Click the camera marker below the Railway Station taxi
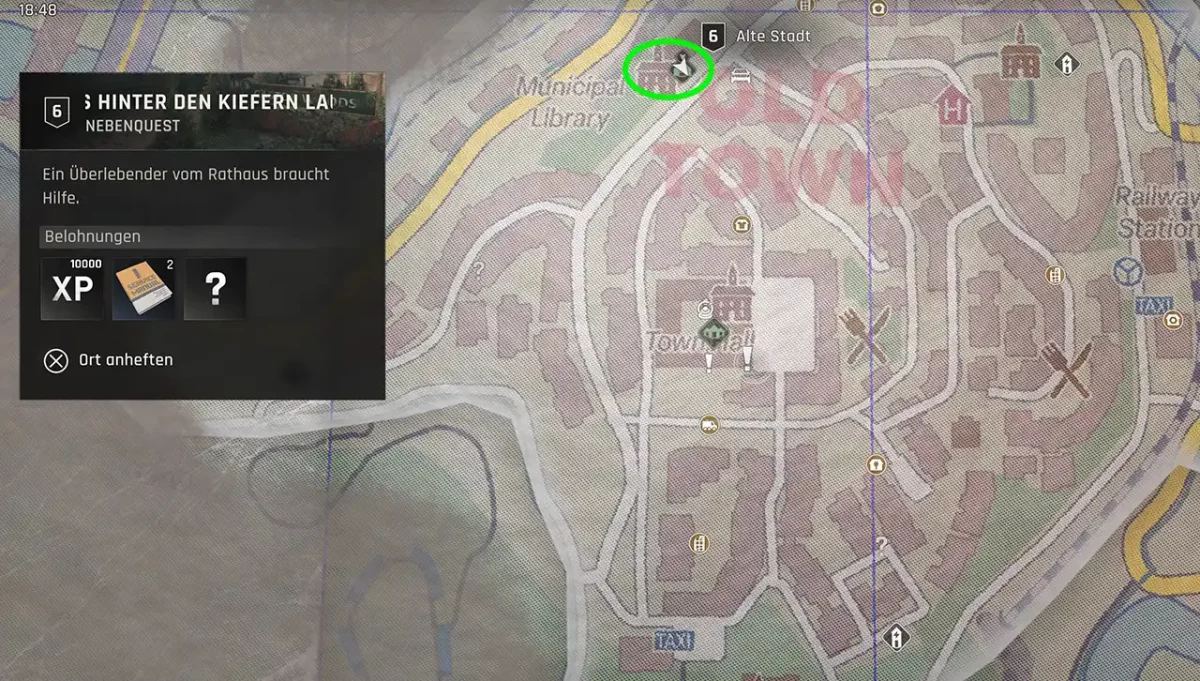The width and height of the screenshot is (1200, 681). point(1172,320)
